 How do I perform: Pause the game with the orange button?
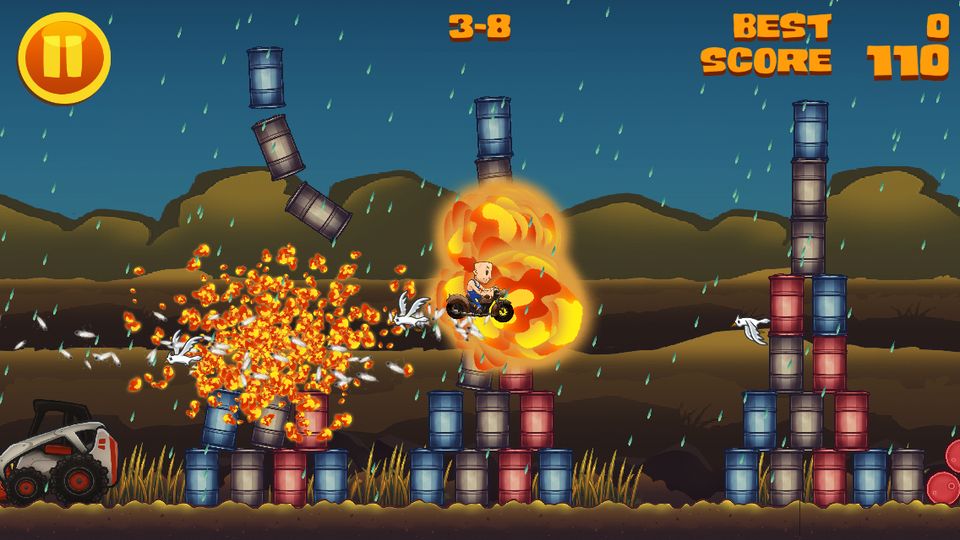pyautogui.click(x=64, y=58)
